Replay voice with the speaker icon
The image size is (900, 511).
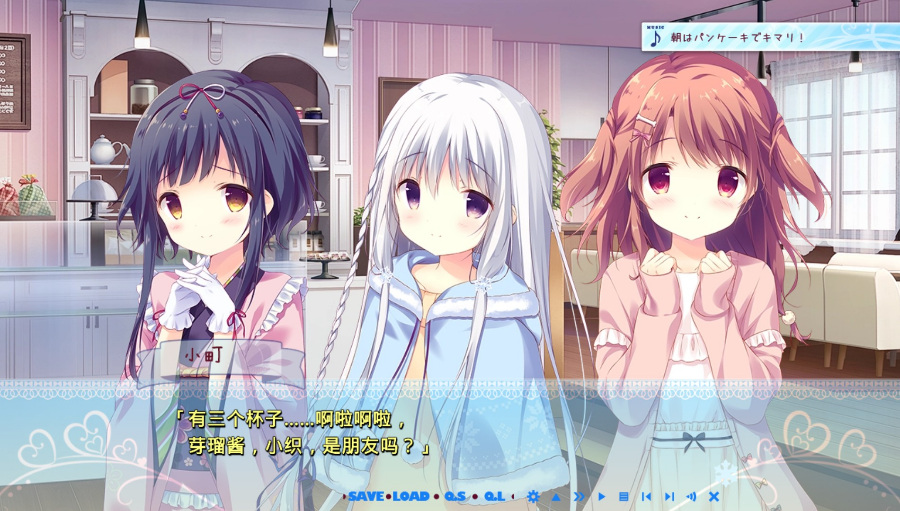pyautogui.click(x=691, y=496)
